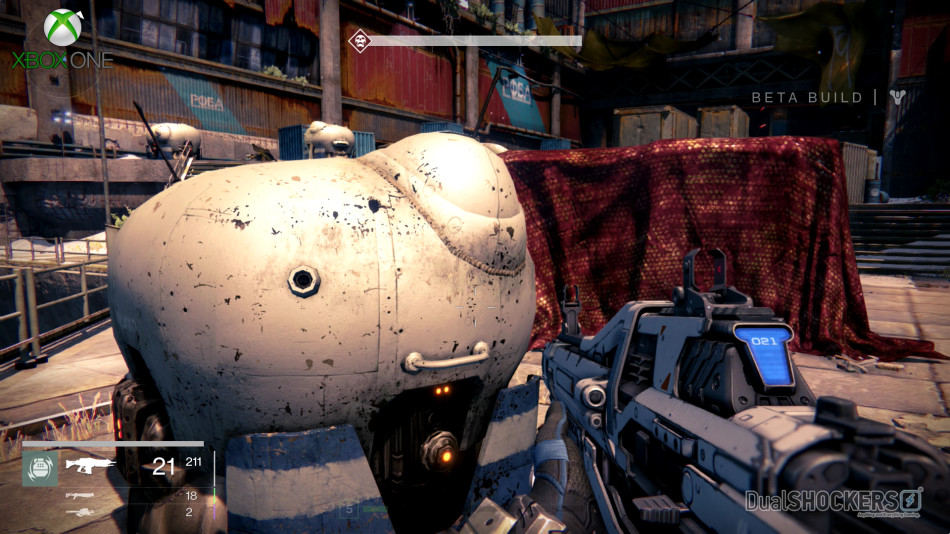This screenshot has height=534, width=950.
Task: Click the boss skull marker icon
Action: pyautogui.click(x=357, y=40)
